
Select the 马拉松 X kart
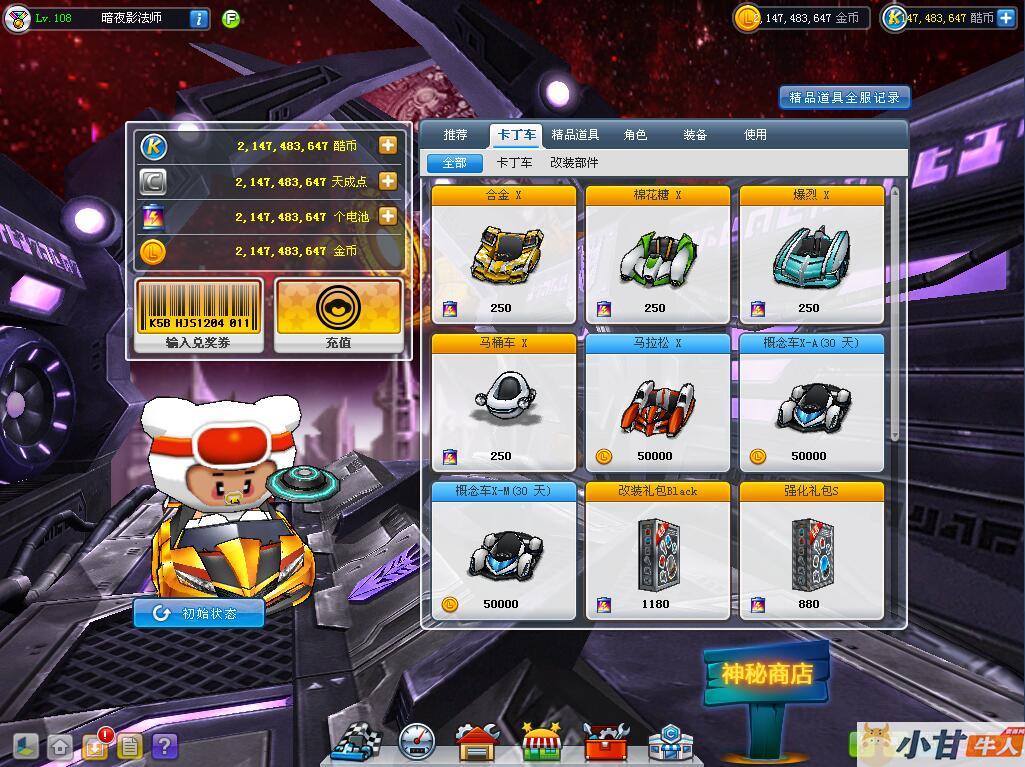point(657,402)
